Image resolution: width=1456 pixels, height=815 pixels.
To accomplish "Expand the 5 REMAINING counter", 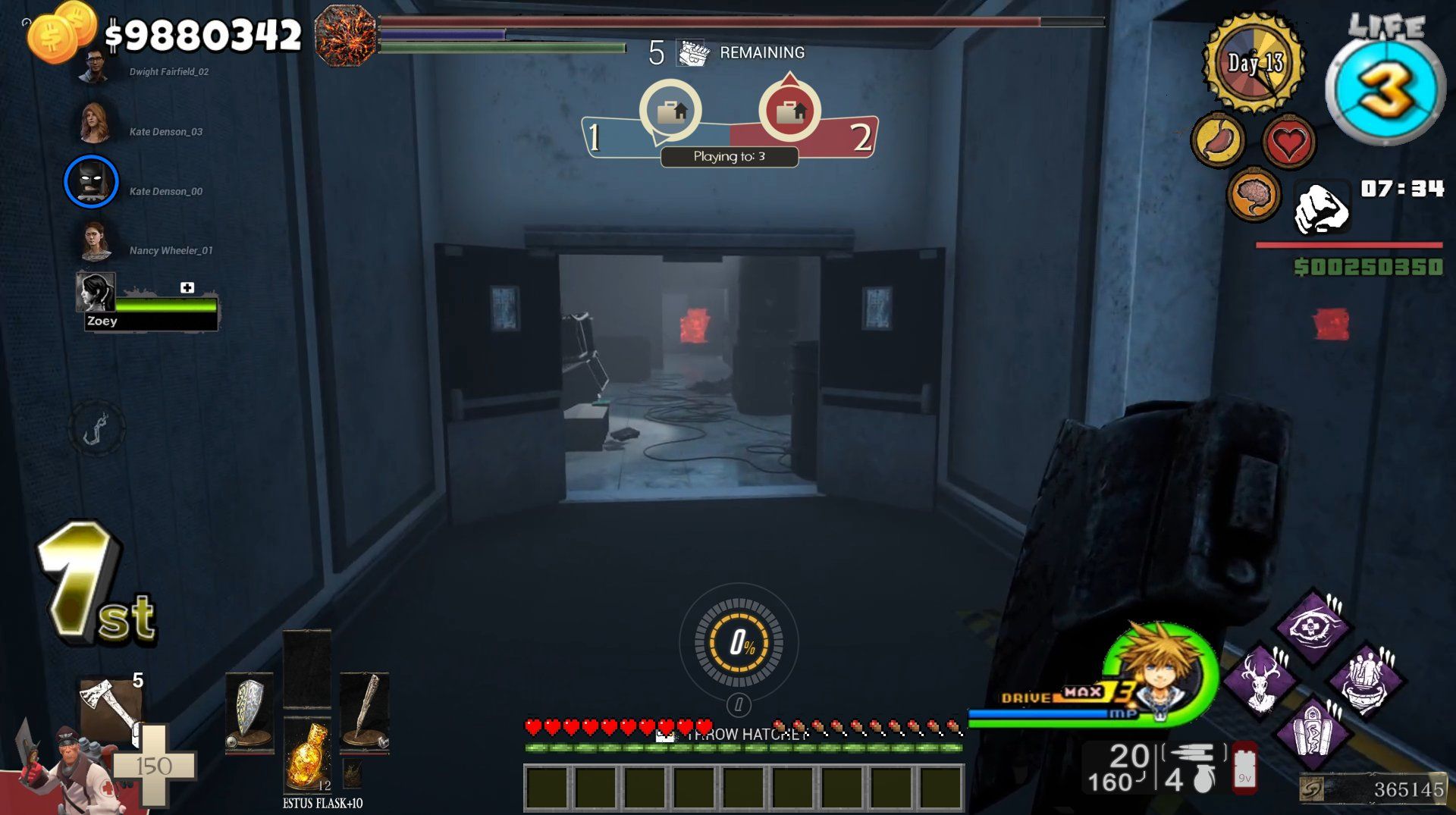I will pos(726,52).
